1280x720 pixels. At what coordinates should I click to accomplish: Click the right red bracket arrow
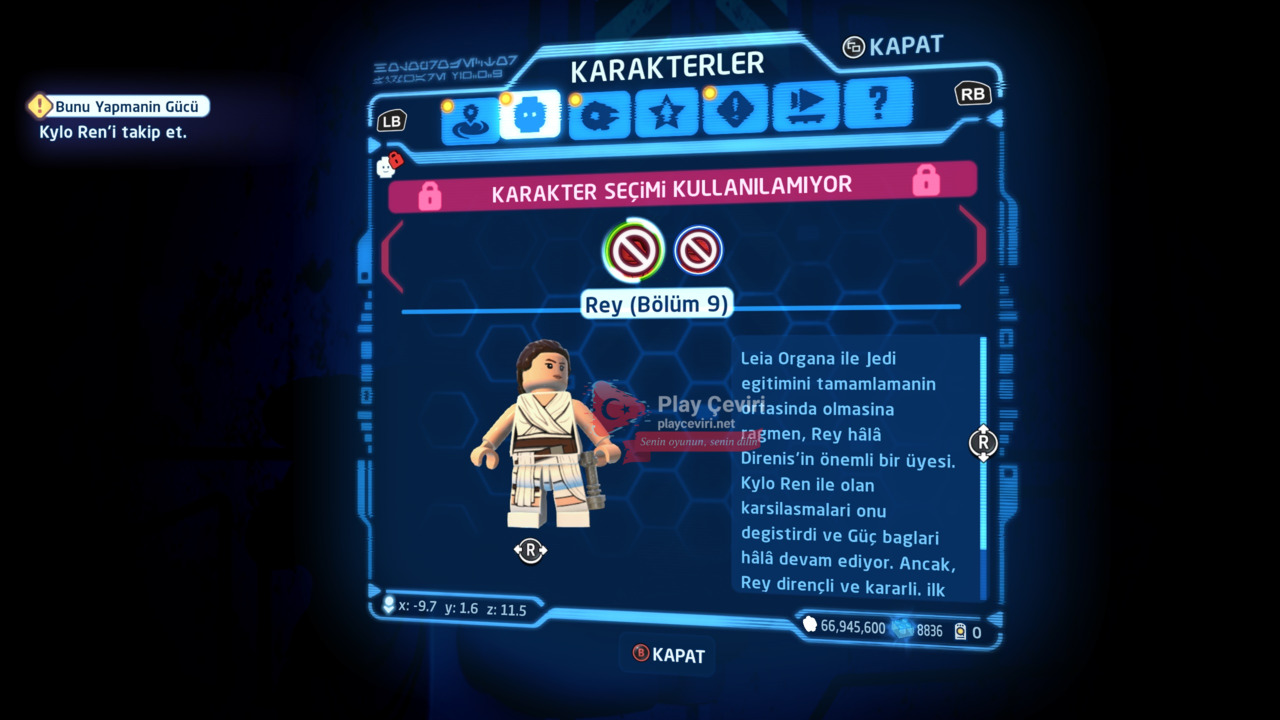(972, 245)
